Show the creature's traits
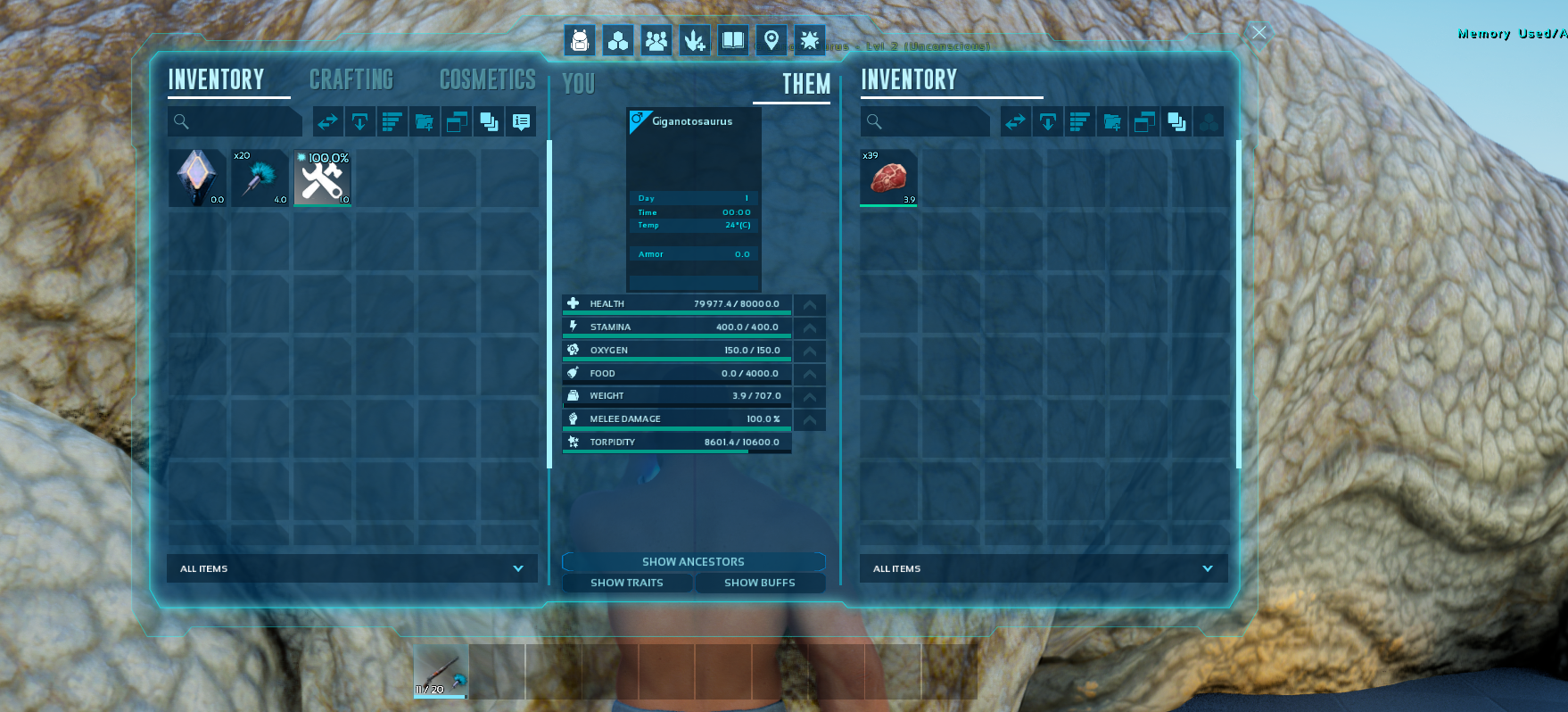This screenshot has height=712, width=1568. 627,583
